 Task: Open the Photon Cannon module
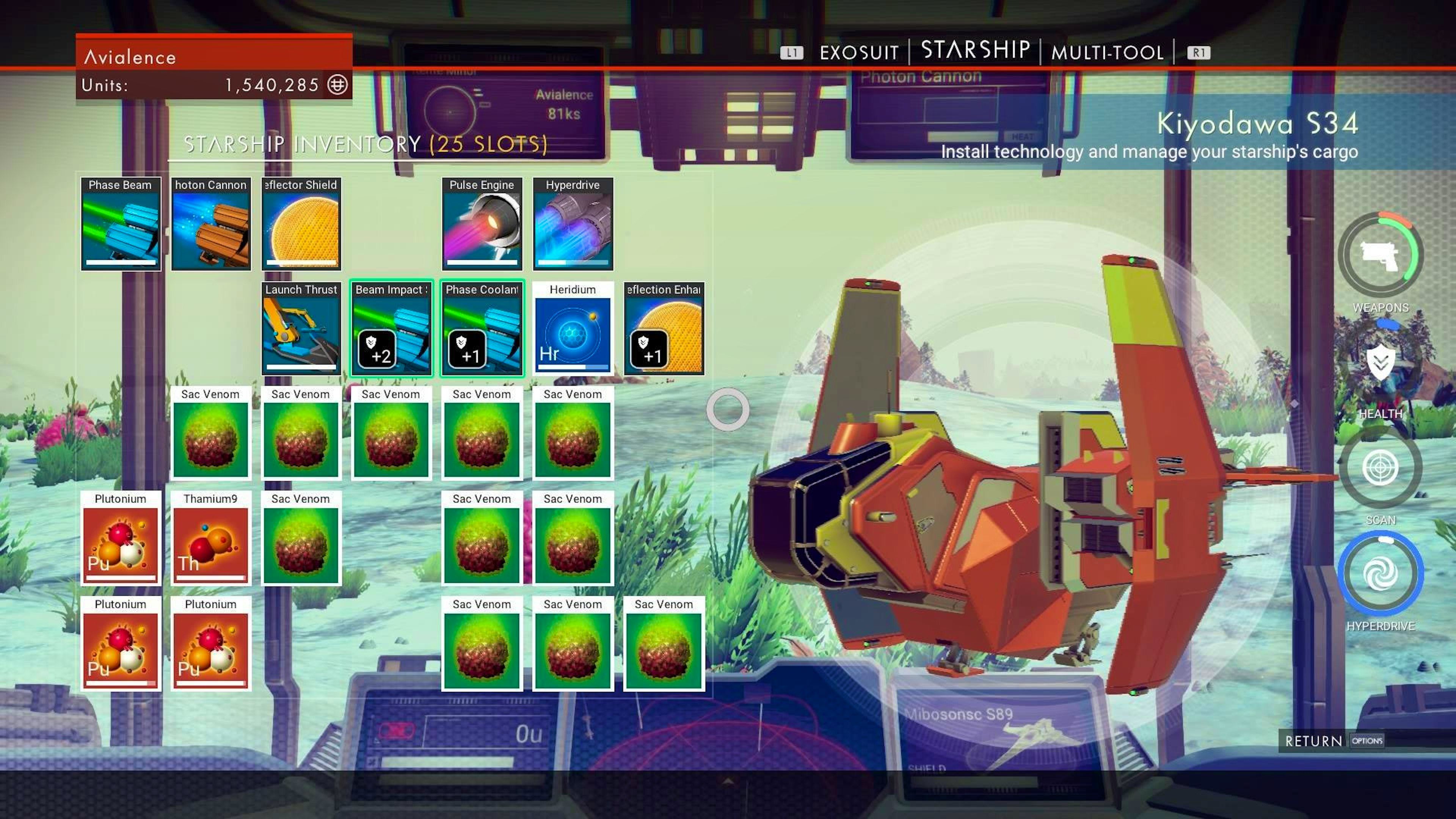click(x=210, y=224)
